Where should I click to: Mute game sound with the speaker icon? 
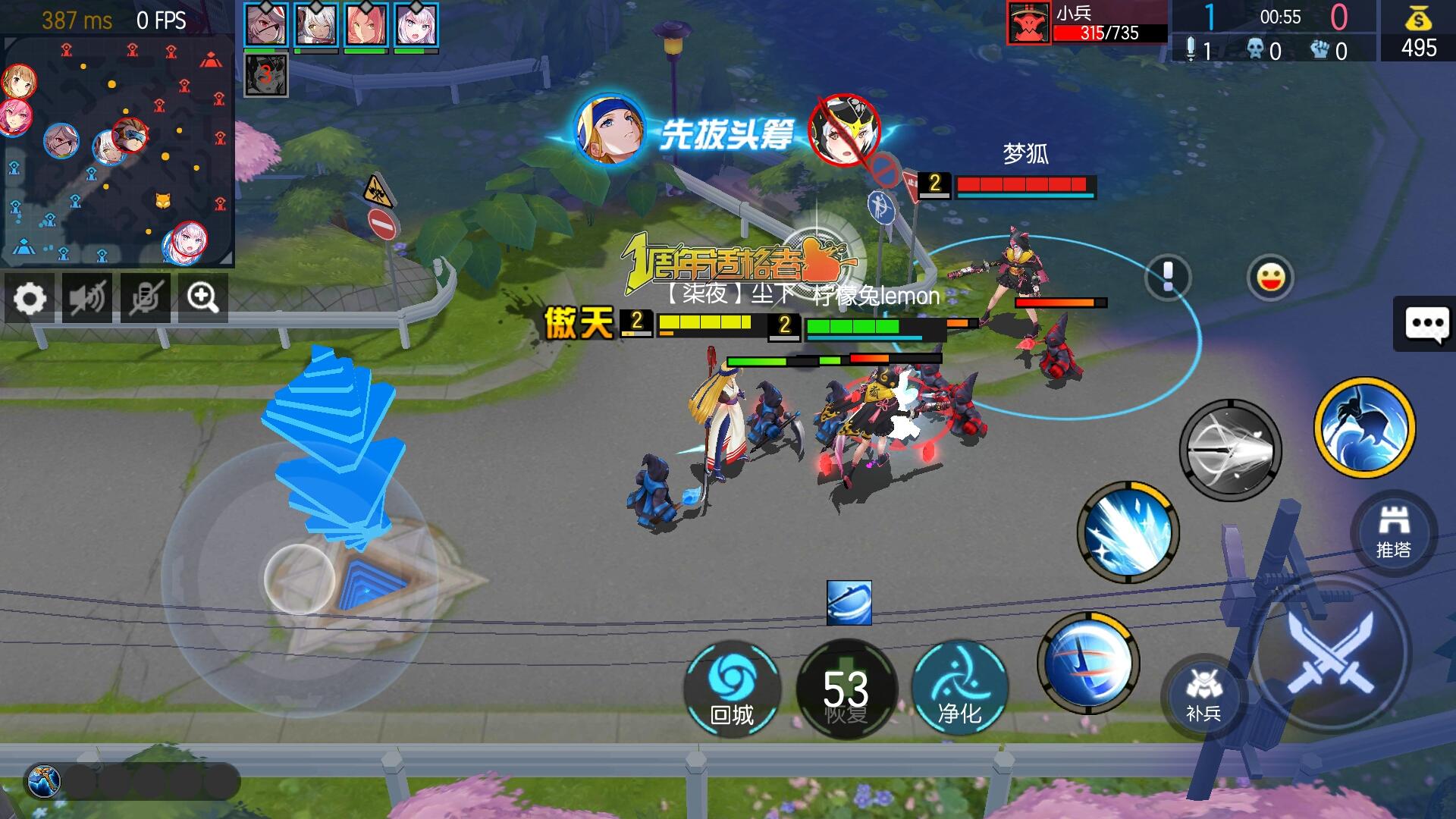(86, 298)
